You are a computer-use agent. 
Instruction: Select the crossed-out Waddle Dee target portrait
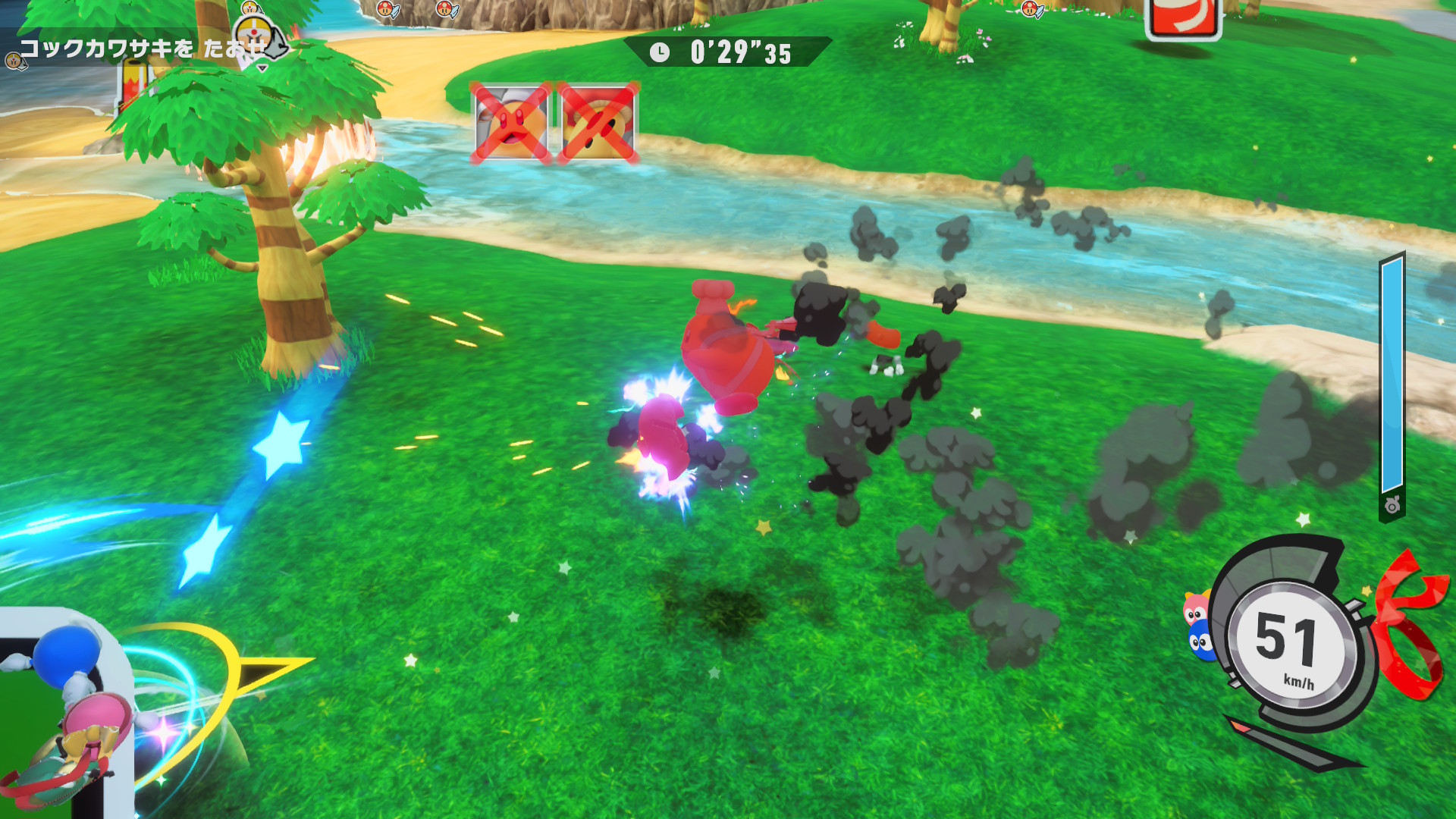coord(598,122)
